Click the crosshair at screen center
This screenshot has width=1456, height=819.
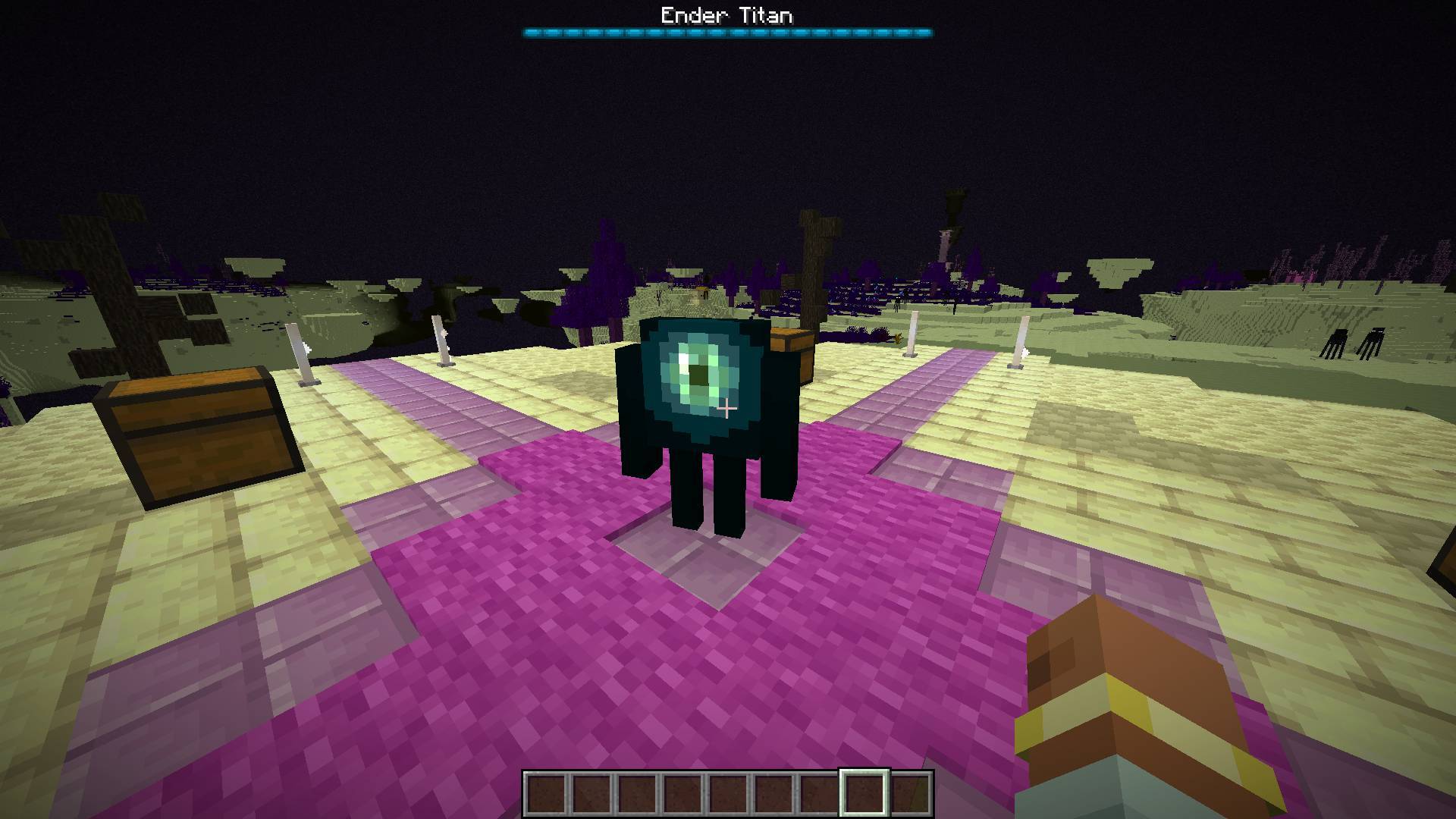tap(728, 409)
